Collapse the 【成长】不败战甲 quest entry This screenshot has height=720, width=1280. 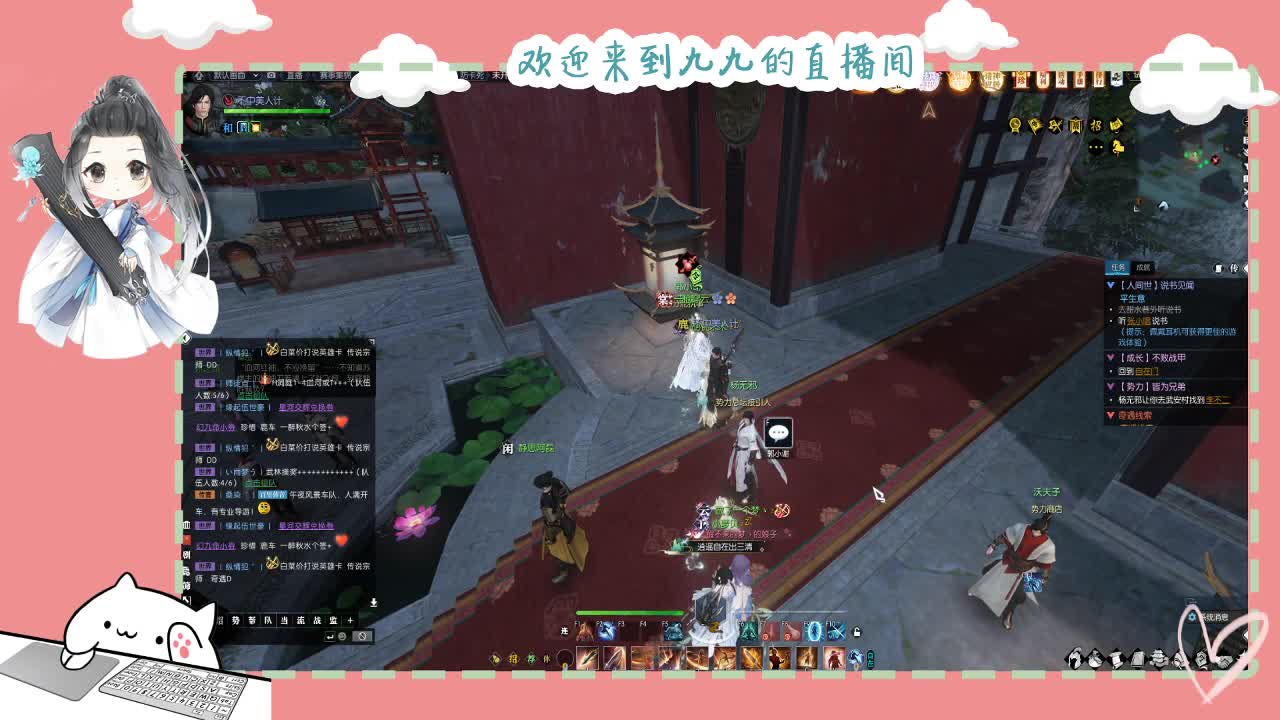click(1110, 356)
